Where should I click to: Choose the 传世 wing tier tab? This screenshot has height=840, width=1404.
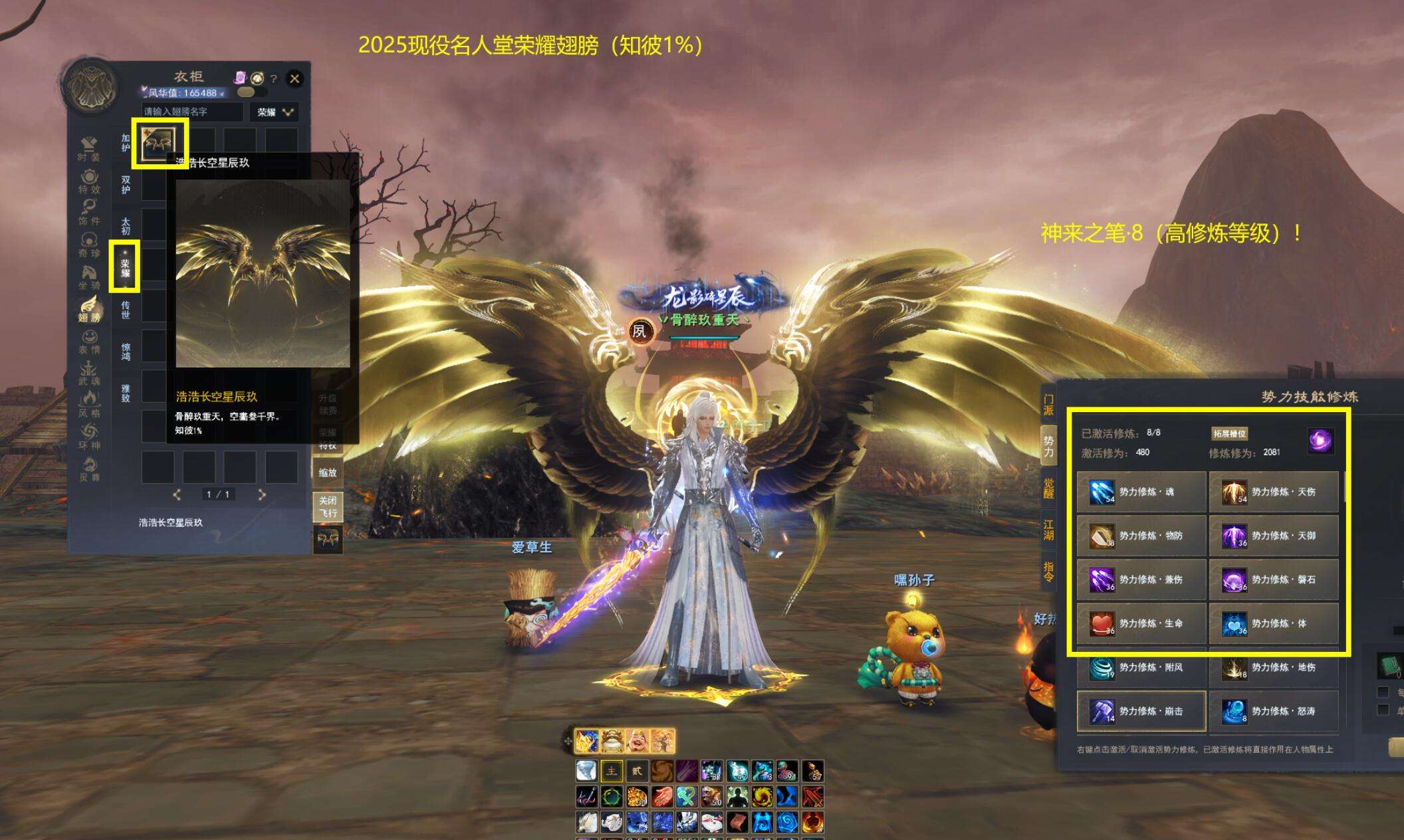coord(126,309)
